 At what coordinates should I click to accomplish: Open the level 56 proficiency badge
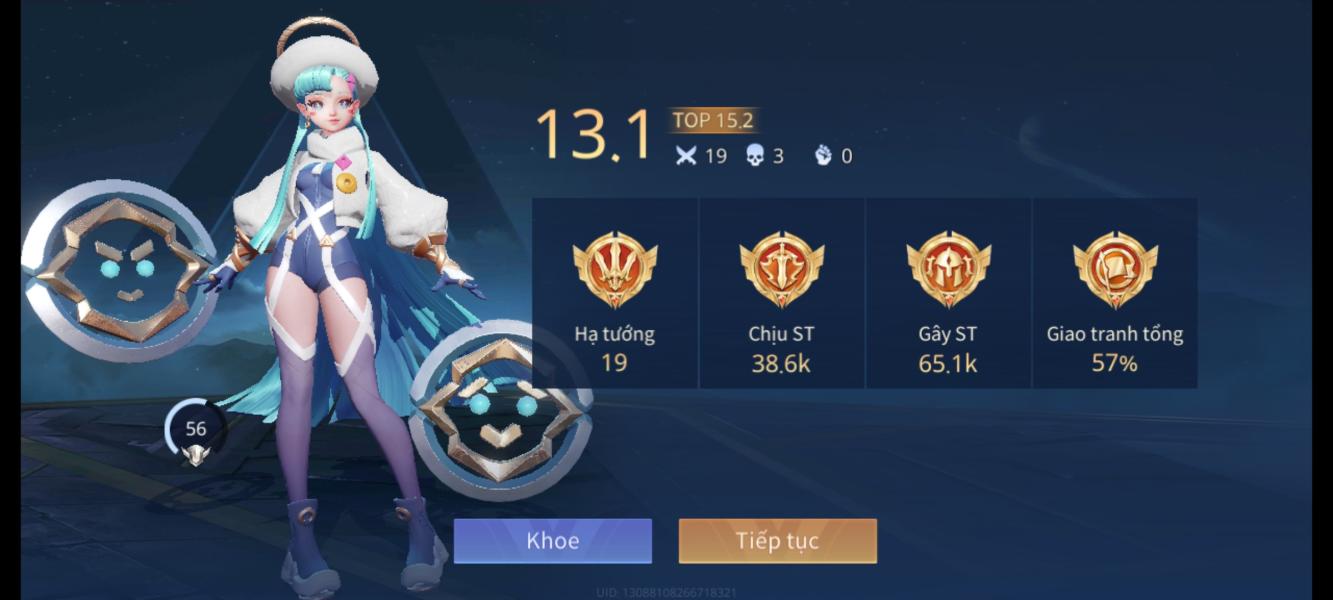196,434
